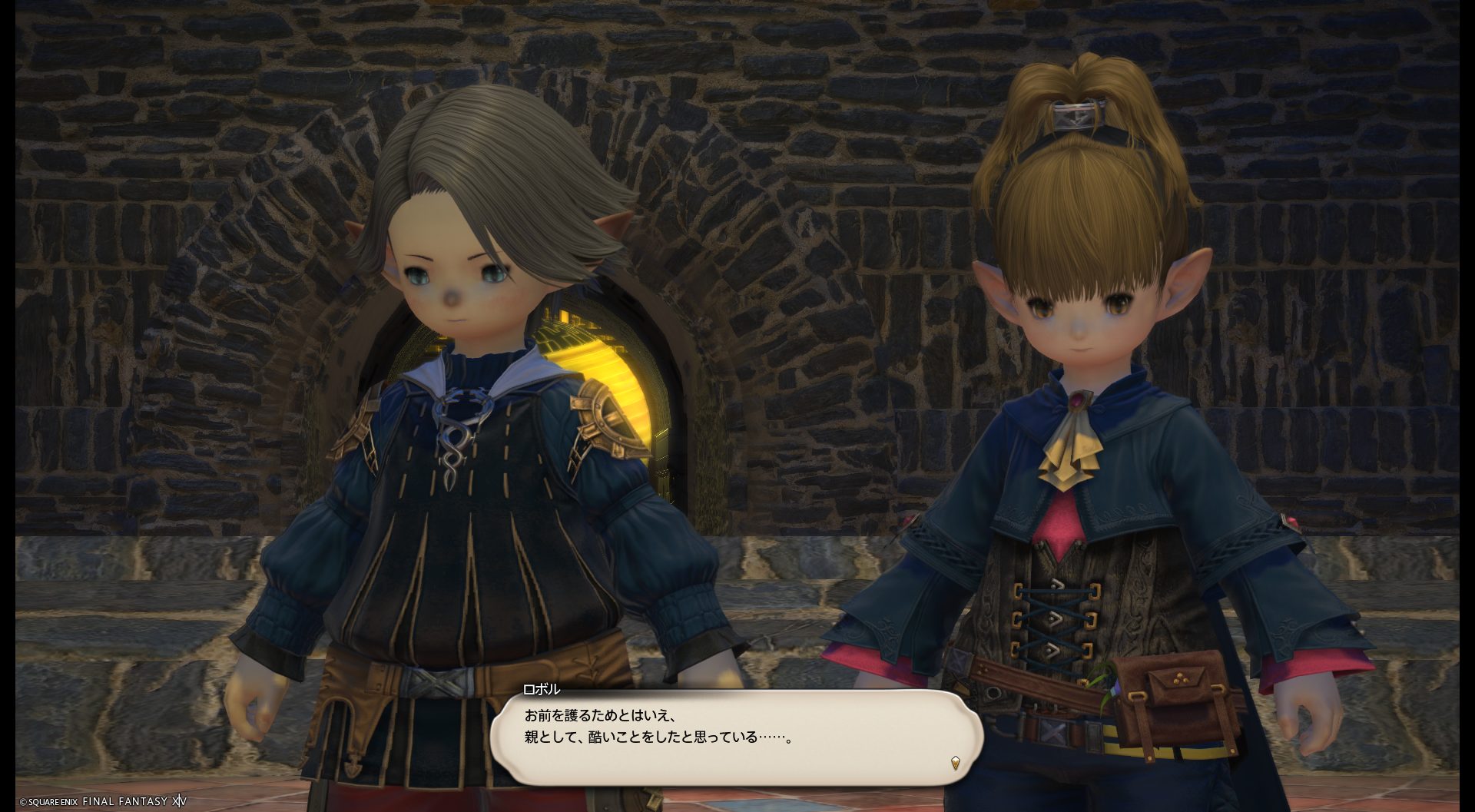The height and width of the screenshot is (812, 1475).
Task: Advance dialogue via the yellow arrow indicator
Action: pos(954,763)
